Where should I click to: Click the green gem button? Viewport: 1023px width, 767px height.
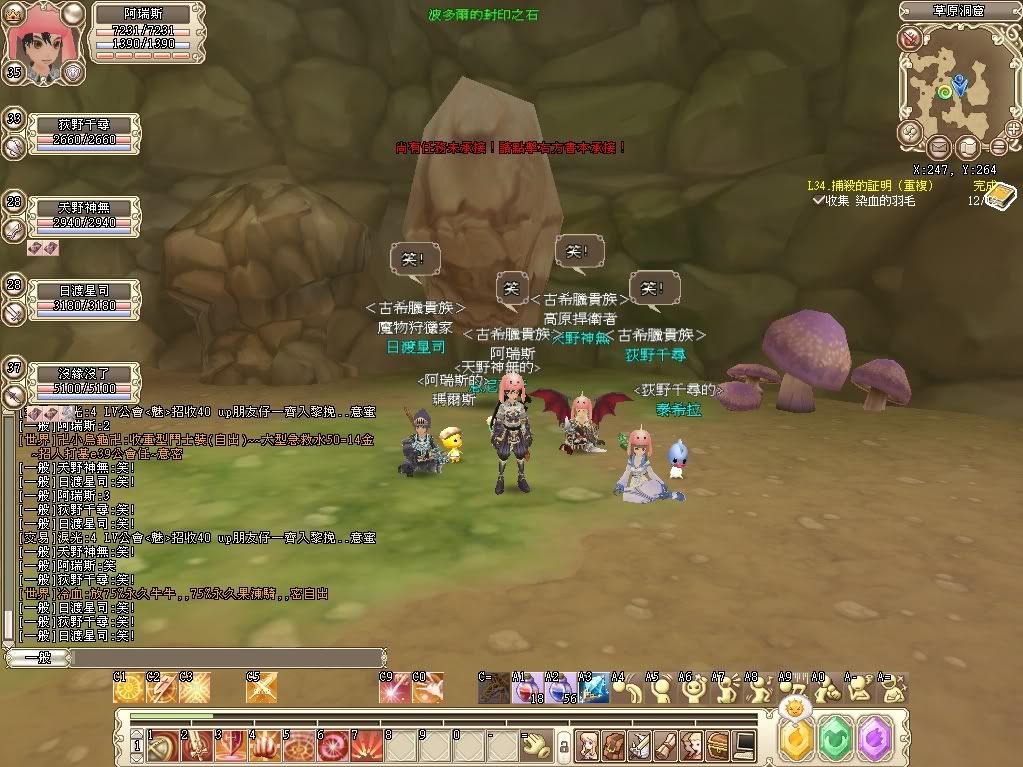click(835, 740)
